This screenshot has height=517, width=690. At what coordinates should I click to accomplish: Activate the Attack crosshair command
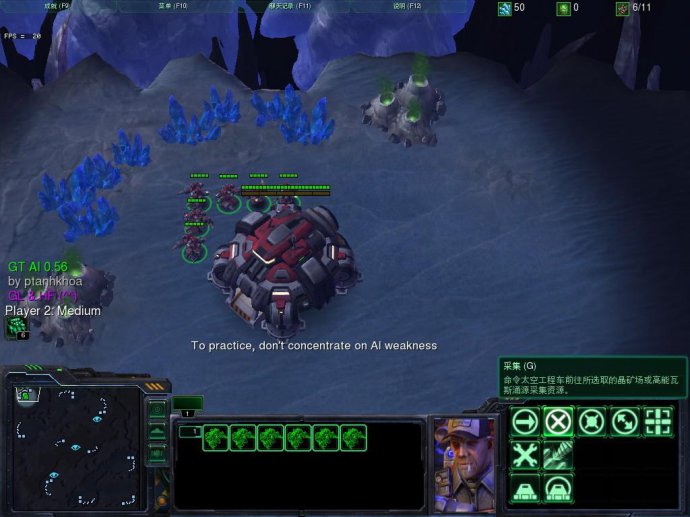point(657,422)
